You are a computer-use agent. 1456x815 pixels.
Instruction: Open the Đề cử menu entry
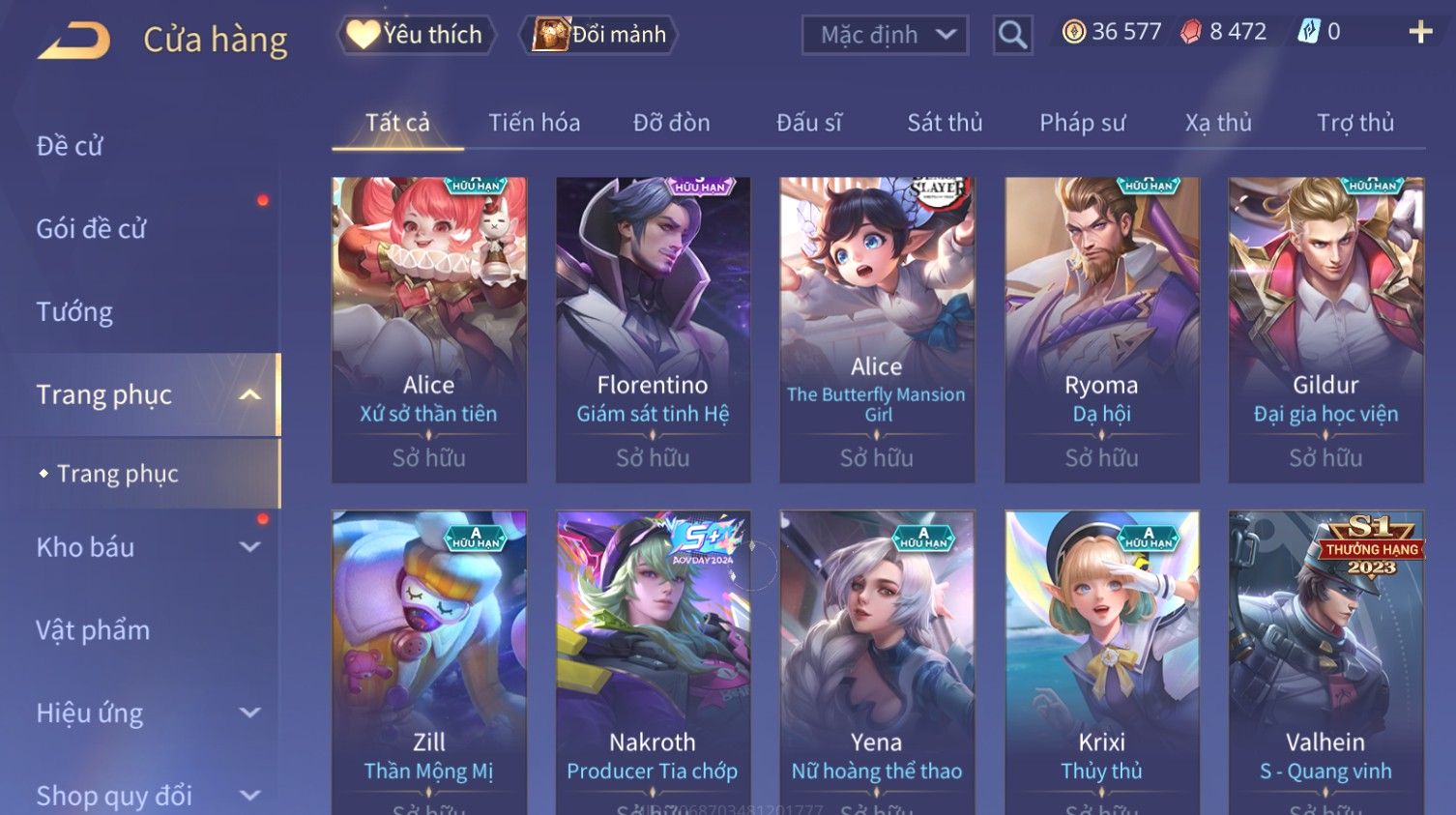click(x=70, y=146)
